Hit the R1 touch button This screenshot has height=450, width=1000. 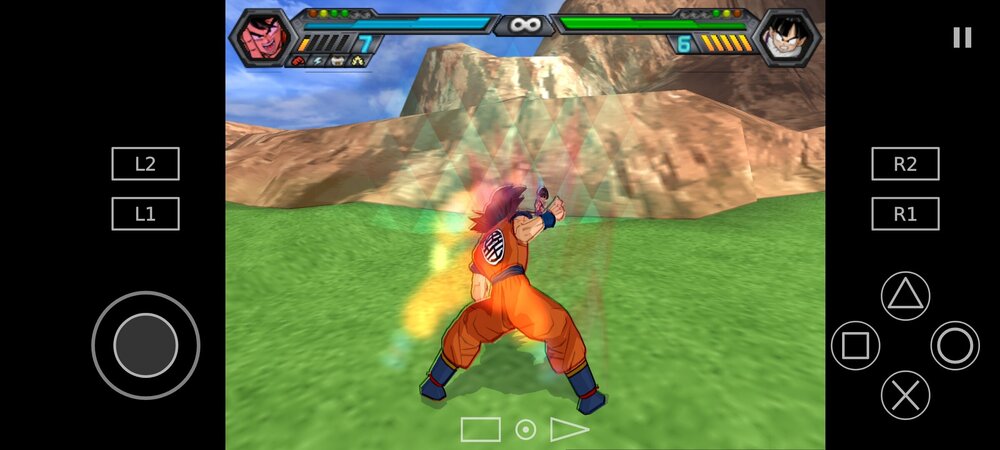905,214
